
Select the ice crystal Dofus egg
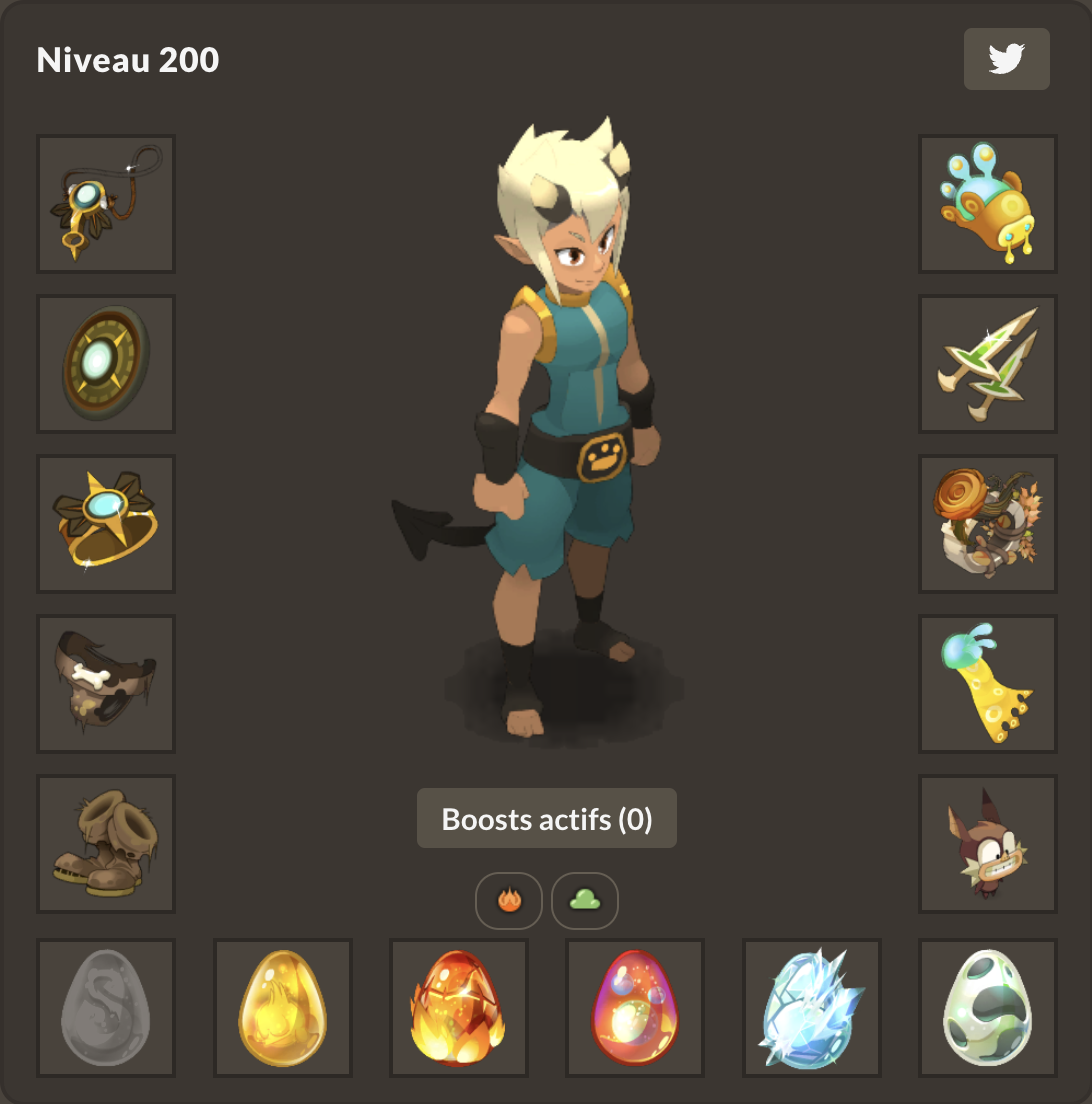[x=812, y=1008]
